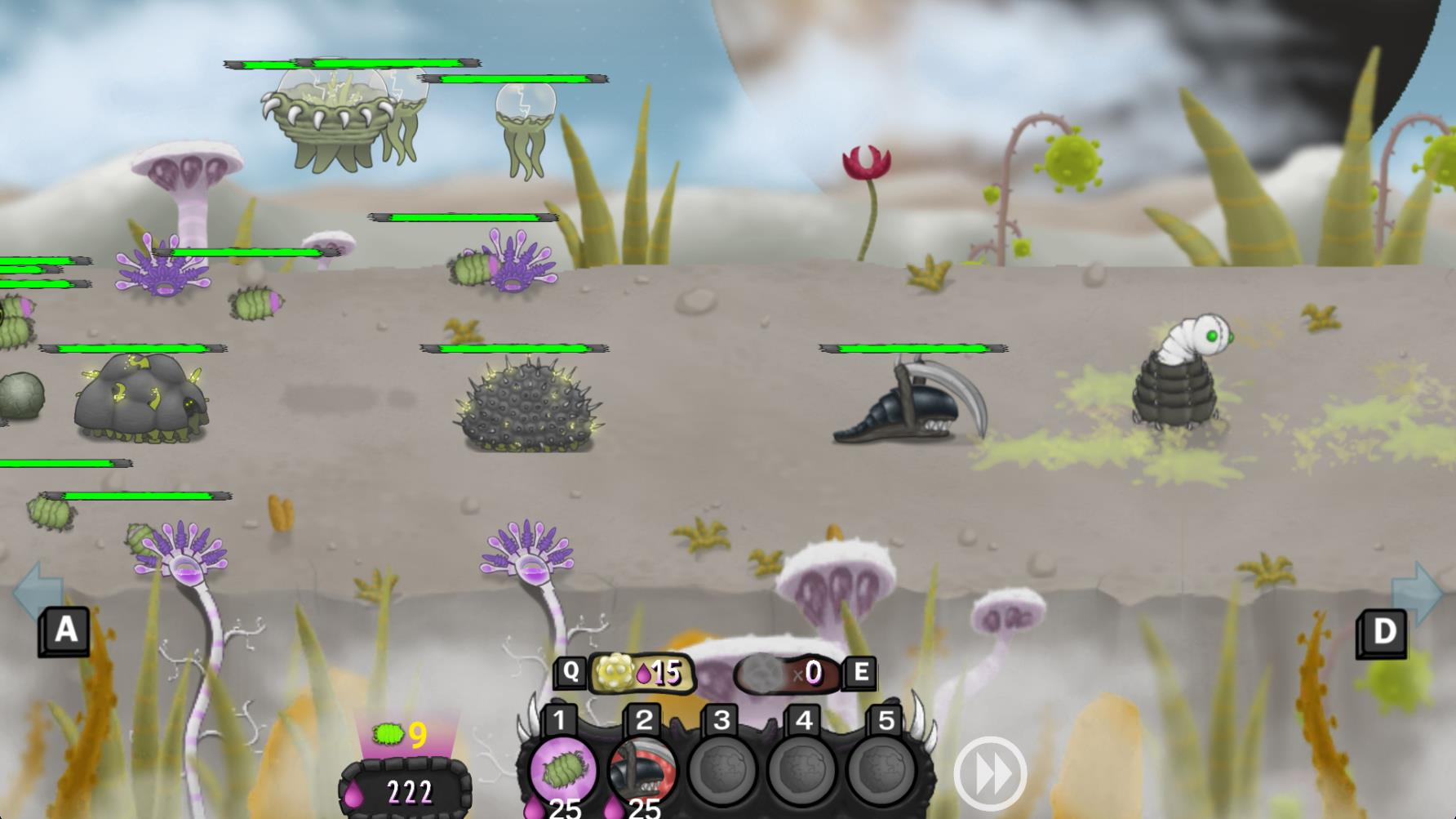Viewport: 1456px width, 819px height.
Task: Spawn the black scythe beetle unit
Action: coord(642,769)
